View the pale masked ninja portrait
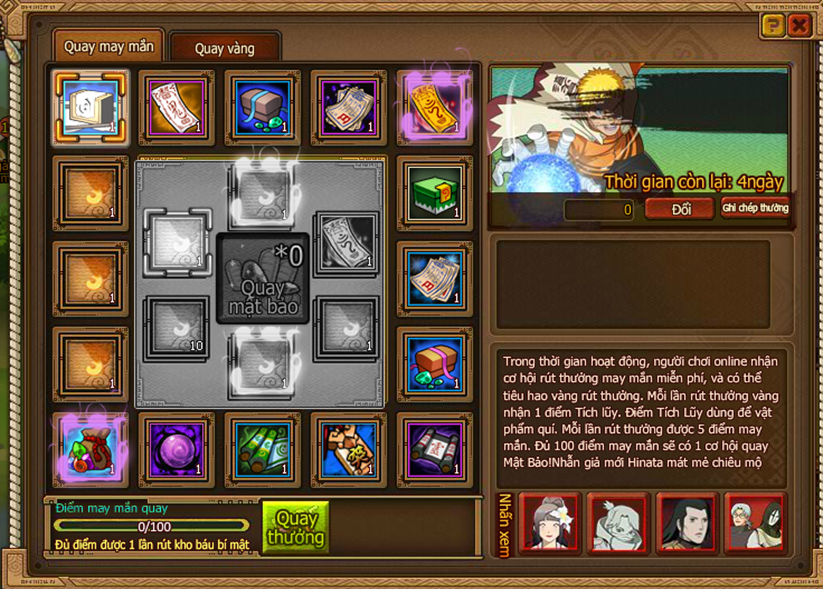Viewport: 823px width, 589px height. (618, 522)
